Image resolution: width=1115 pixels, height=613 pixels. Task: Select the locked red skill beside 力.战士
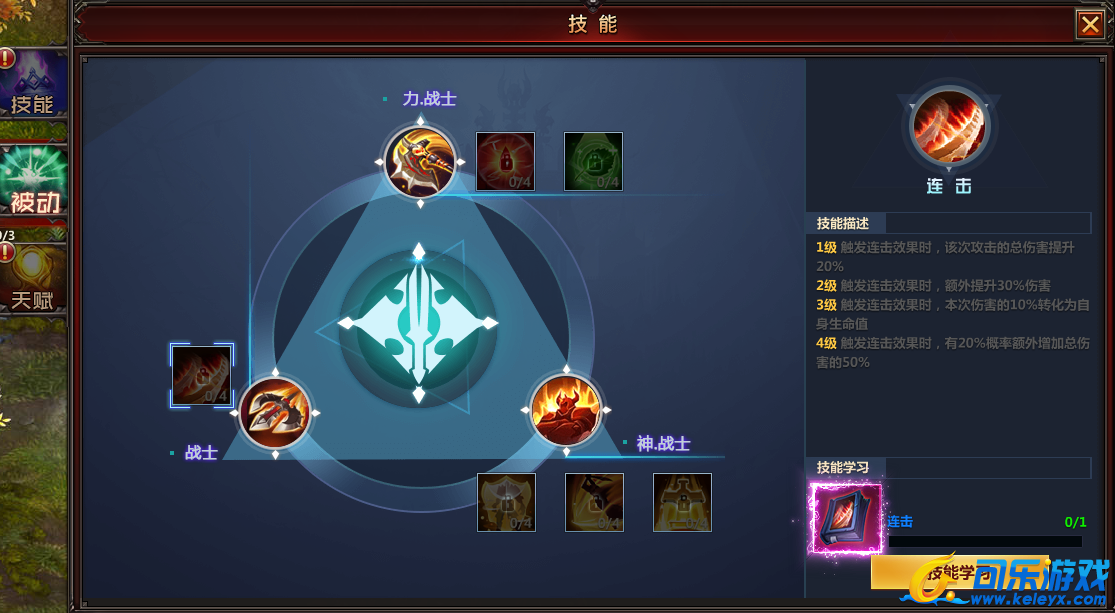click(505, 161)
